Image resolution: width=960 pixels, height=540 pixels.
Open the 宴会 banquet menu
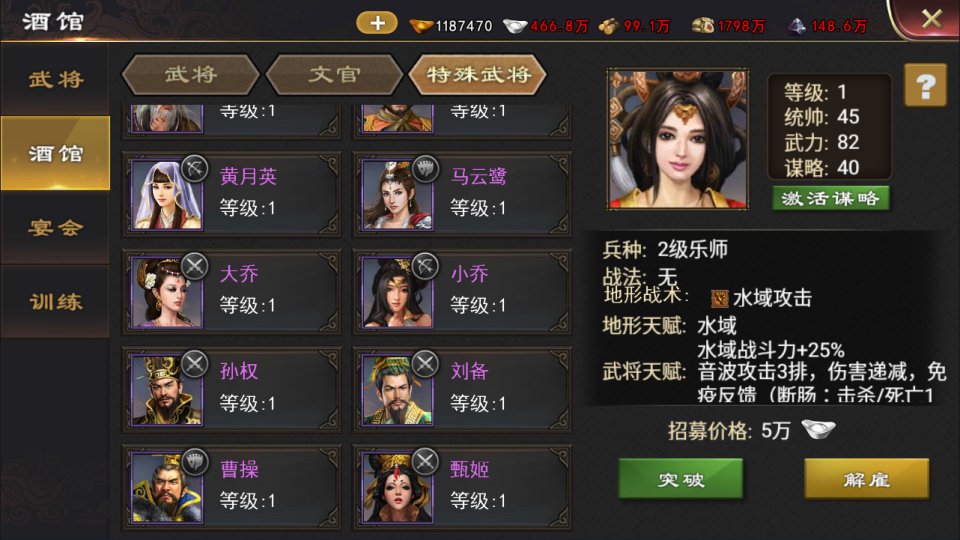(x=55, y=227)
